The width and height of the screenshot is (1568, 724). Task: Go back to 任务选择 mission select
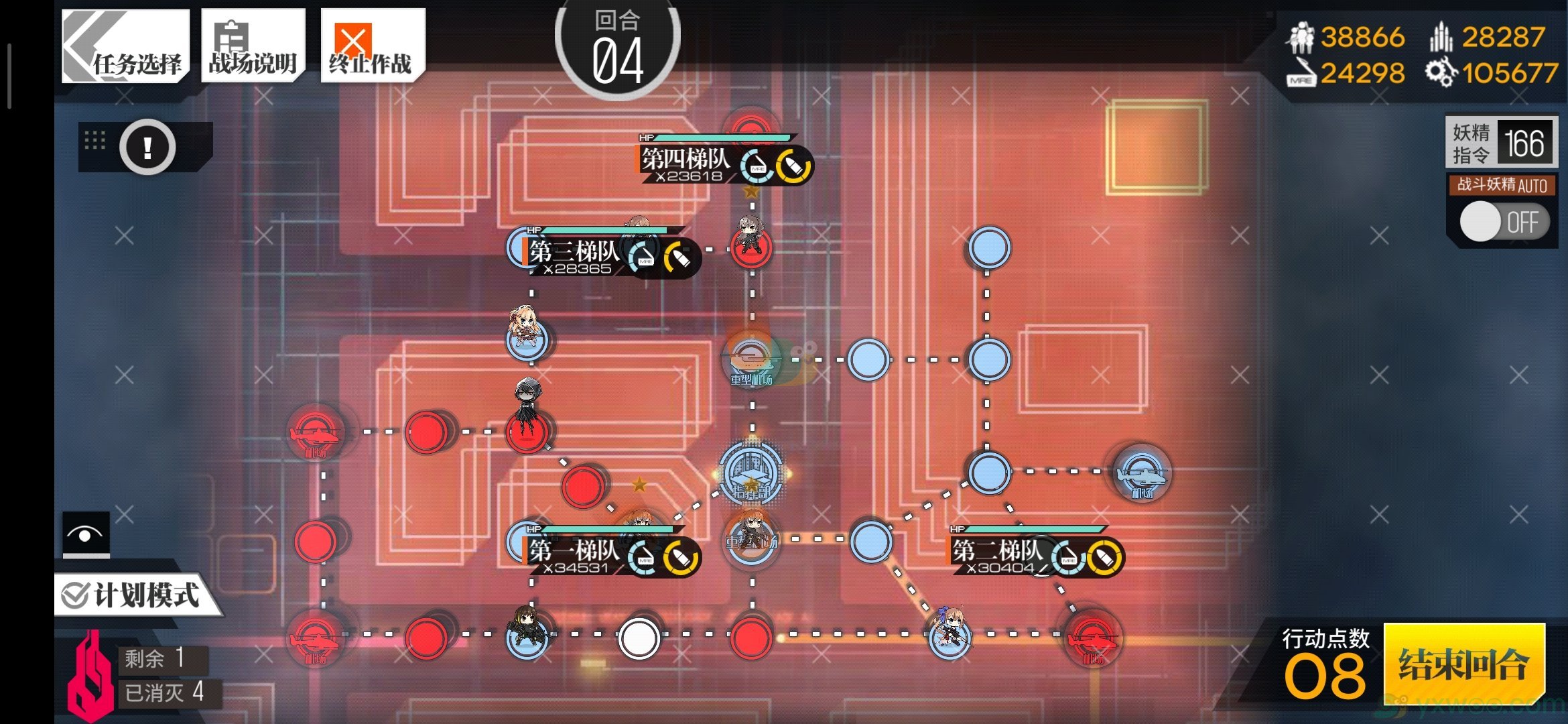point(125,47)
